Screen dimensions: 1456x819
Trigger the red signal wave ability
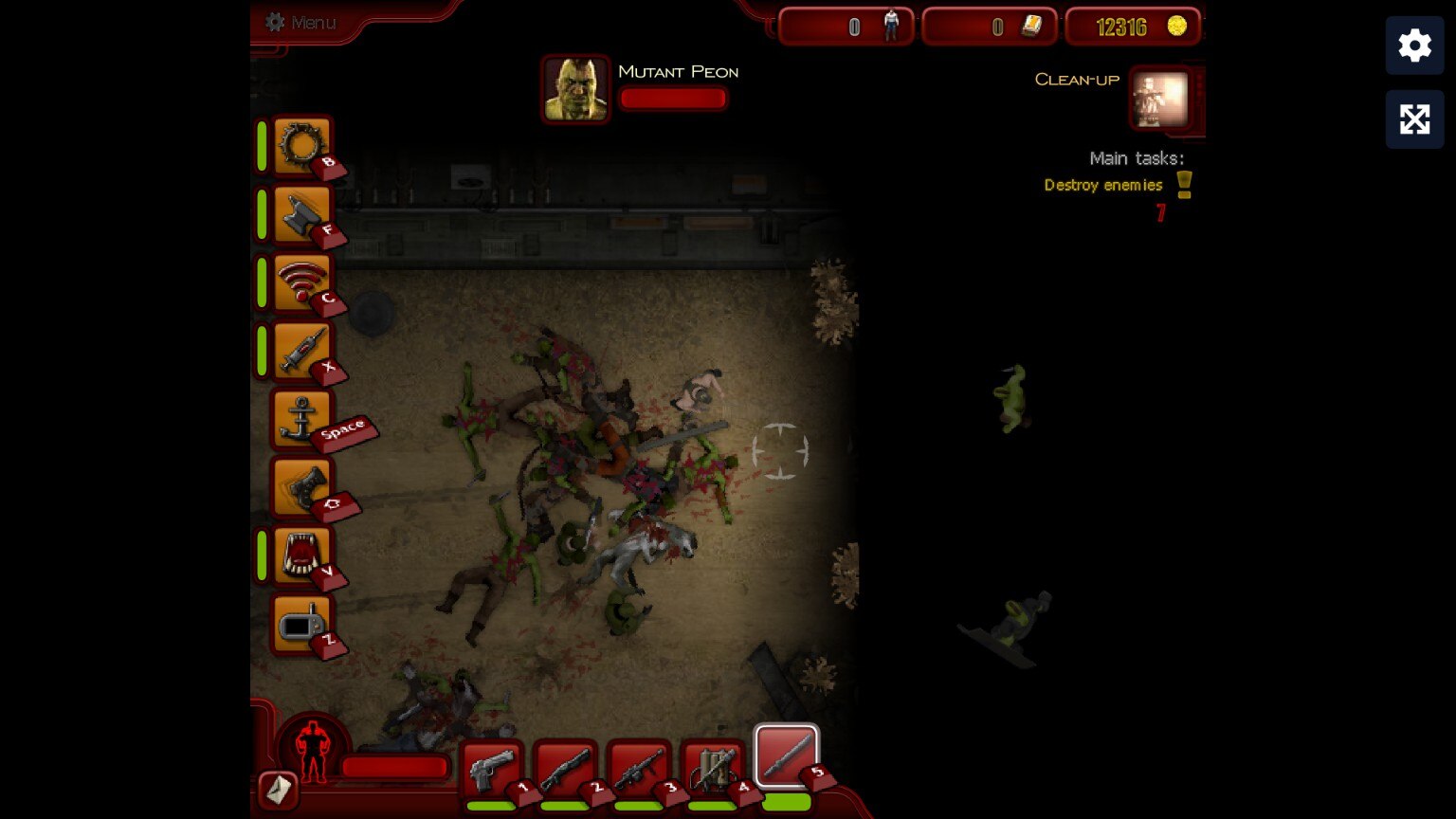pyautogui.click(x=302, y=282)
